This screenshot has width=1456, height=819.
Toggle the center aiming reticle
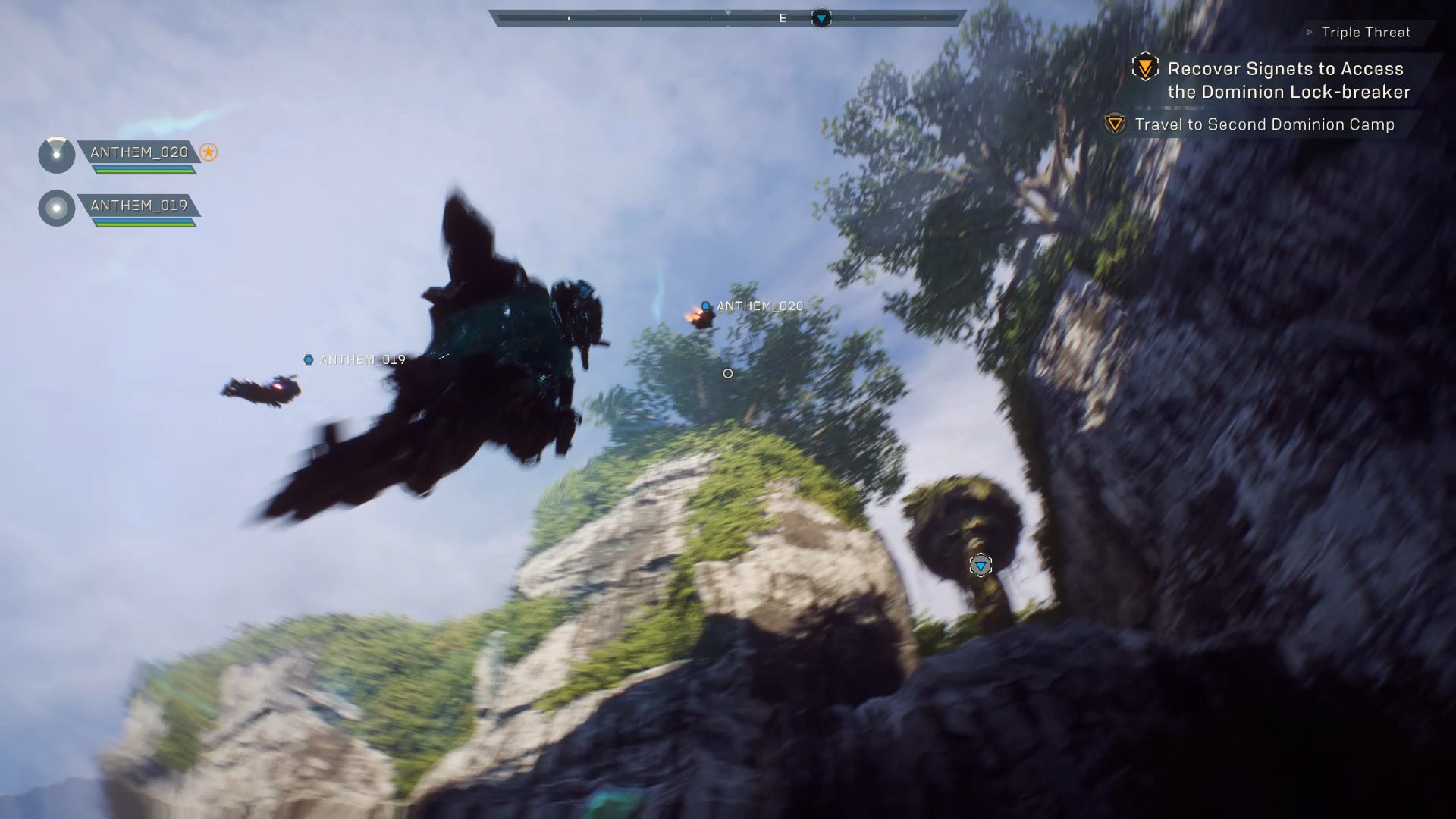[727, 373]
